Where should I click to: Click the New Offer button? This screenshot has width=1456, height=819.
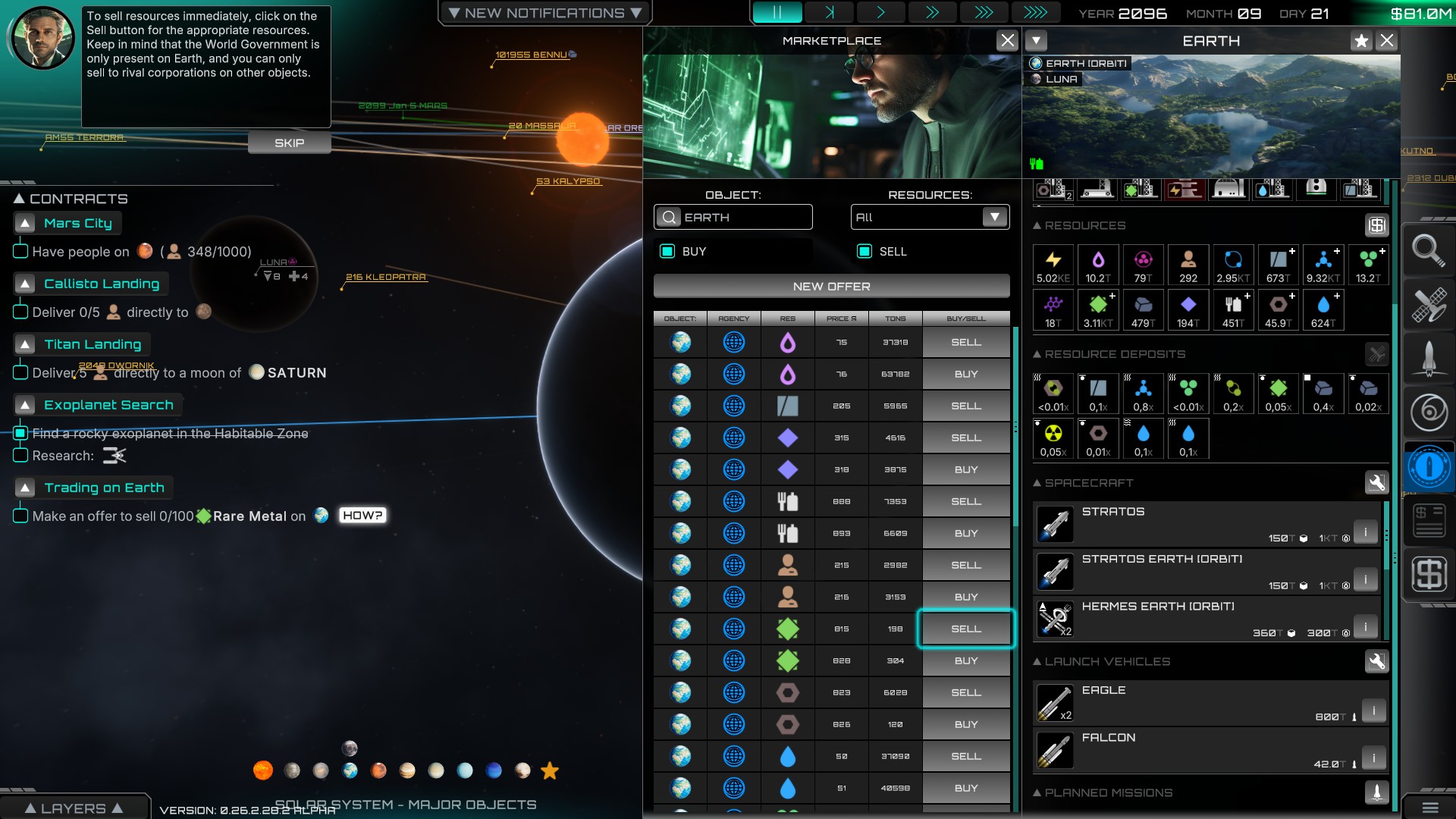[x=831, y=287]
